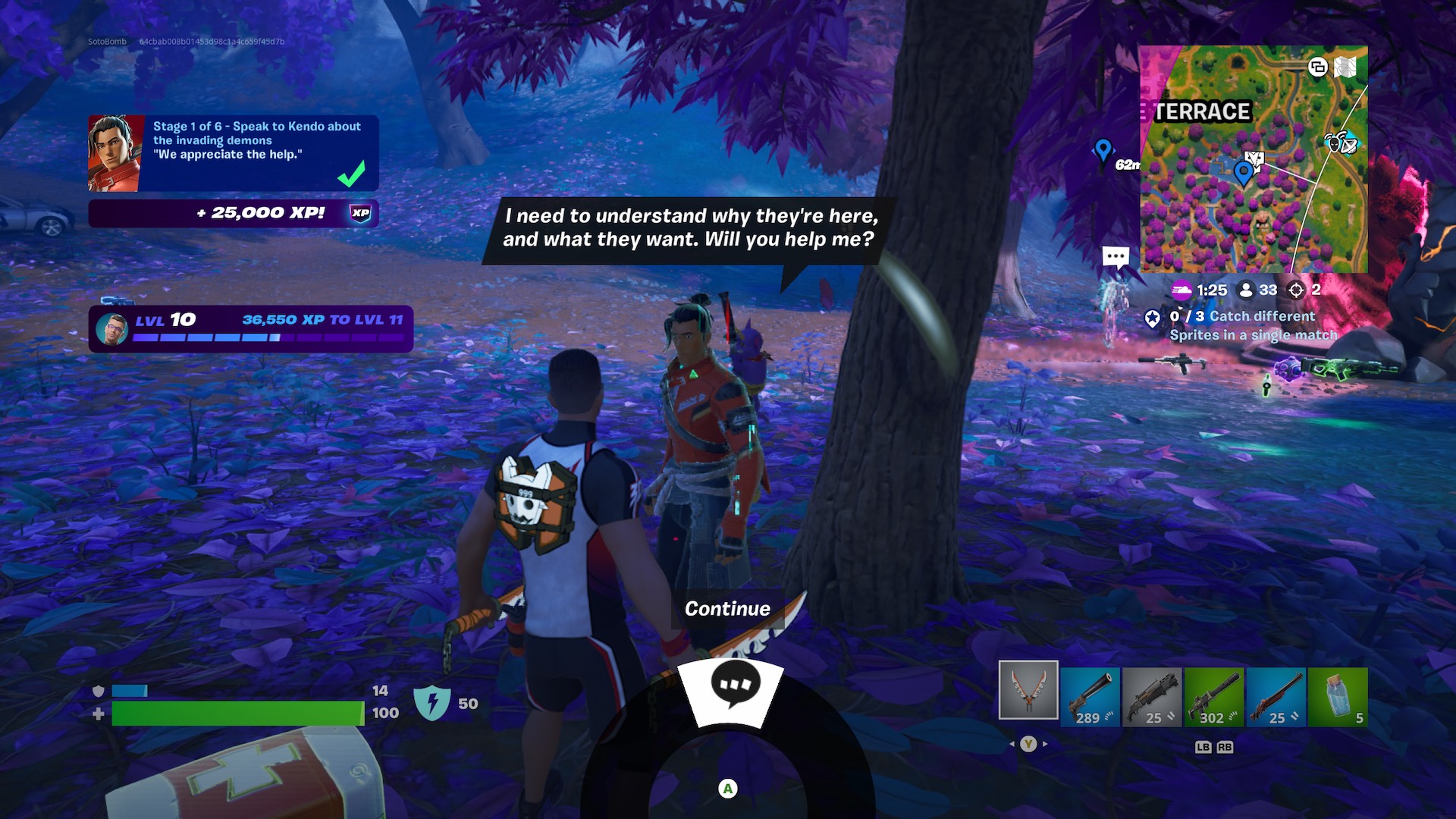Viewport: 1456px width, 819px height.
Task: Select the eliminations crosshair icon
Action: click(x=1292, y=289)
